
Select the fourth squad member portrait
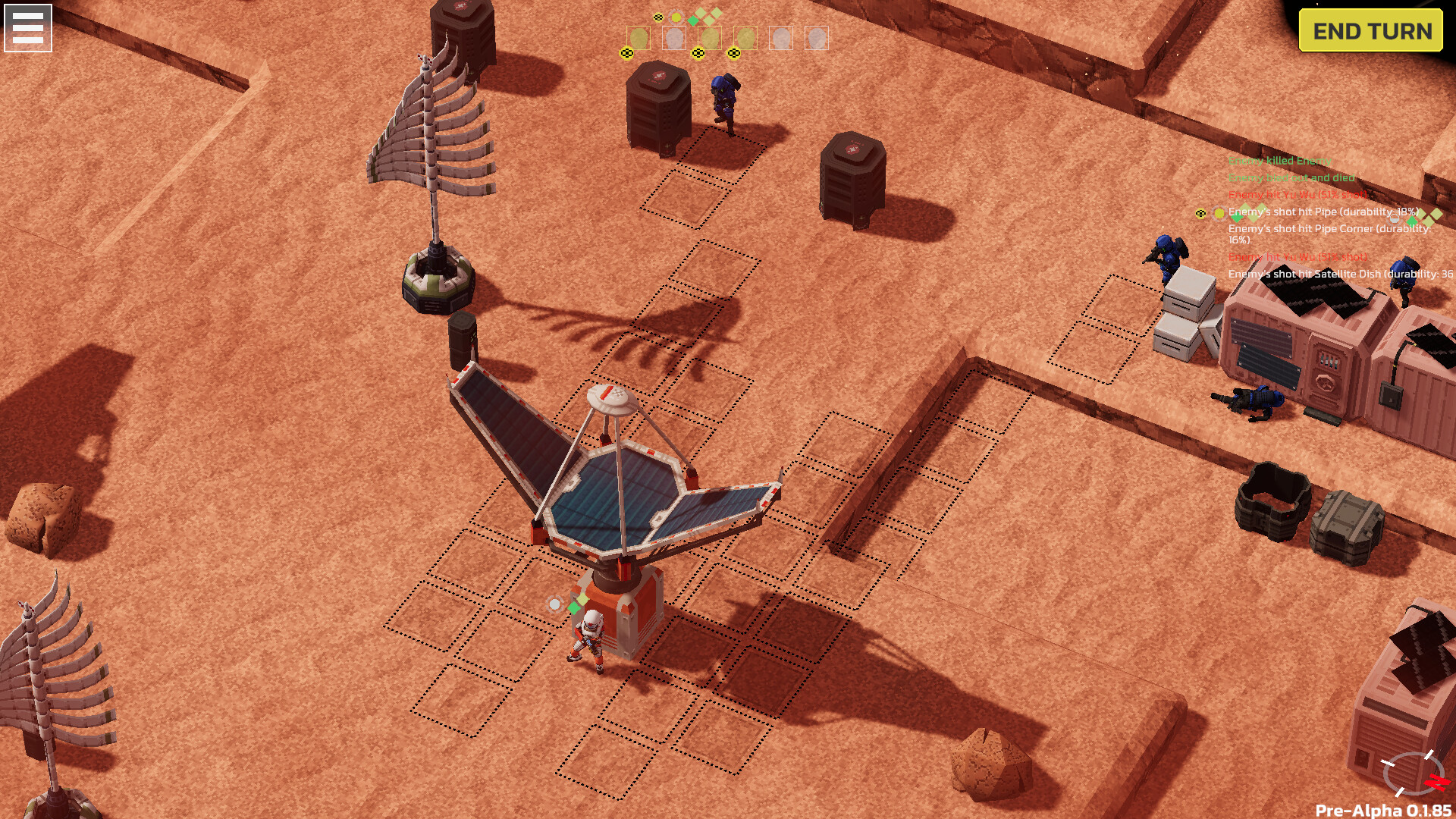[745, 39]
